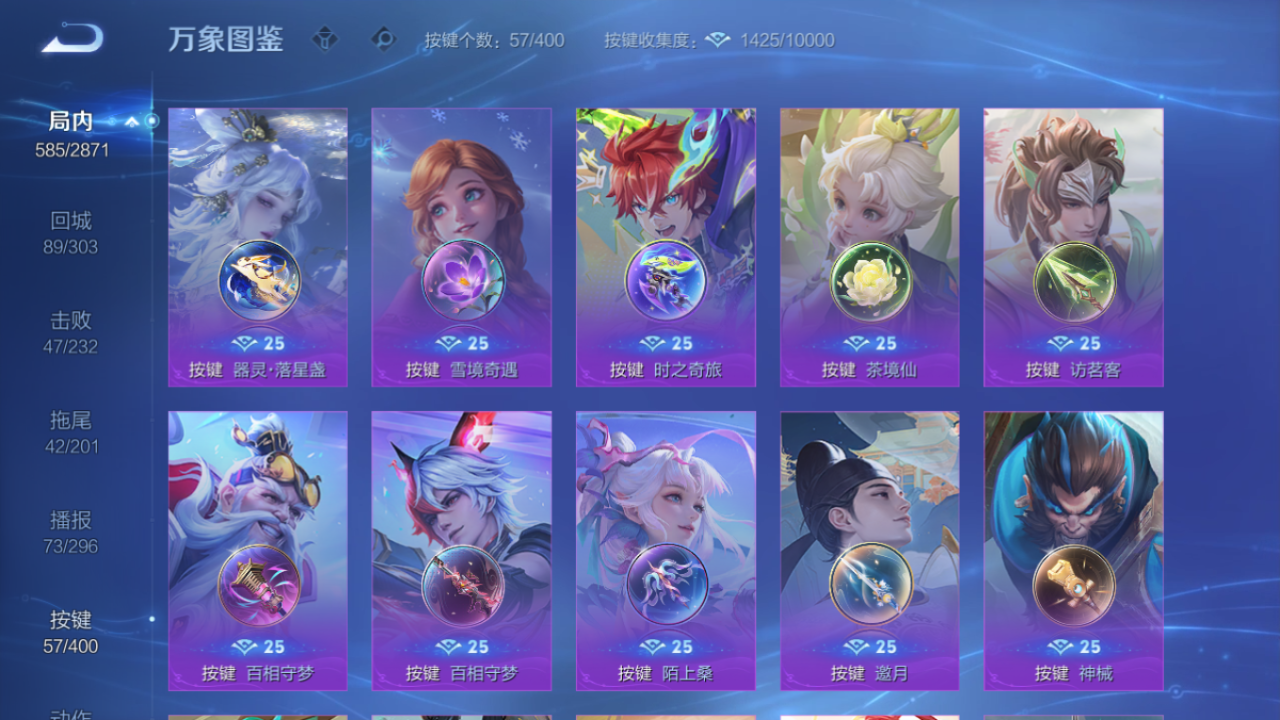The image size is (1280, 720).
Task: Click the airship icon on the 时之奇旅 card
Action: [665, 282]
